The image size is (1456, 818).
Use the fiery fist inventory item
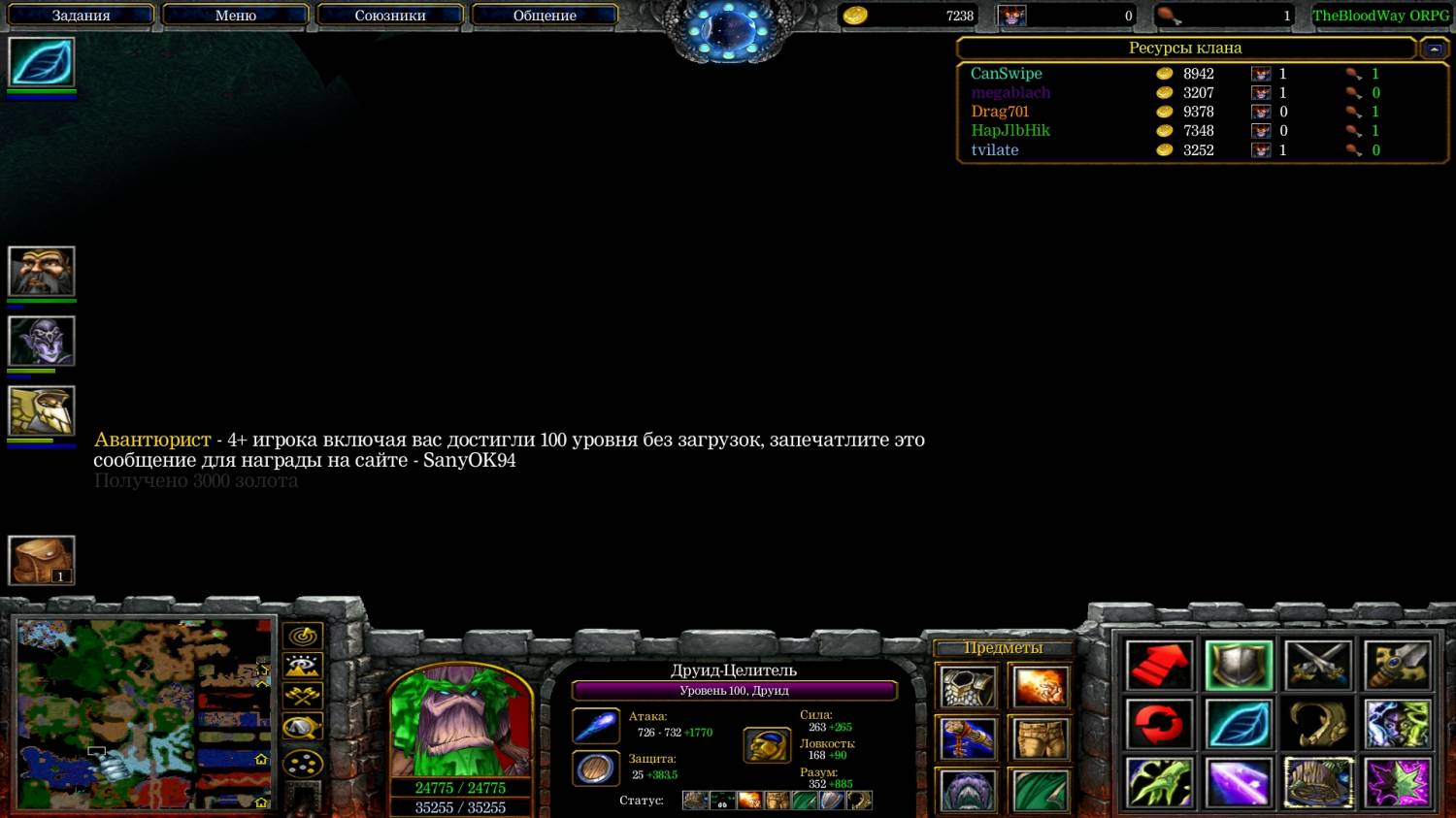point(1041,687)
